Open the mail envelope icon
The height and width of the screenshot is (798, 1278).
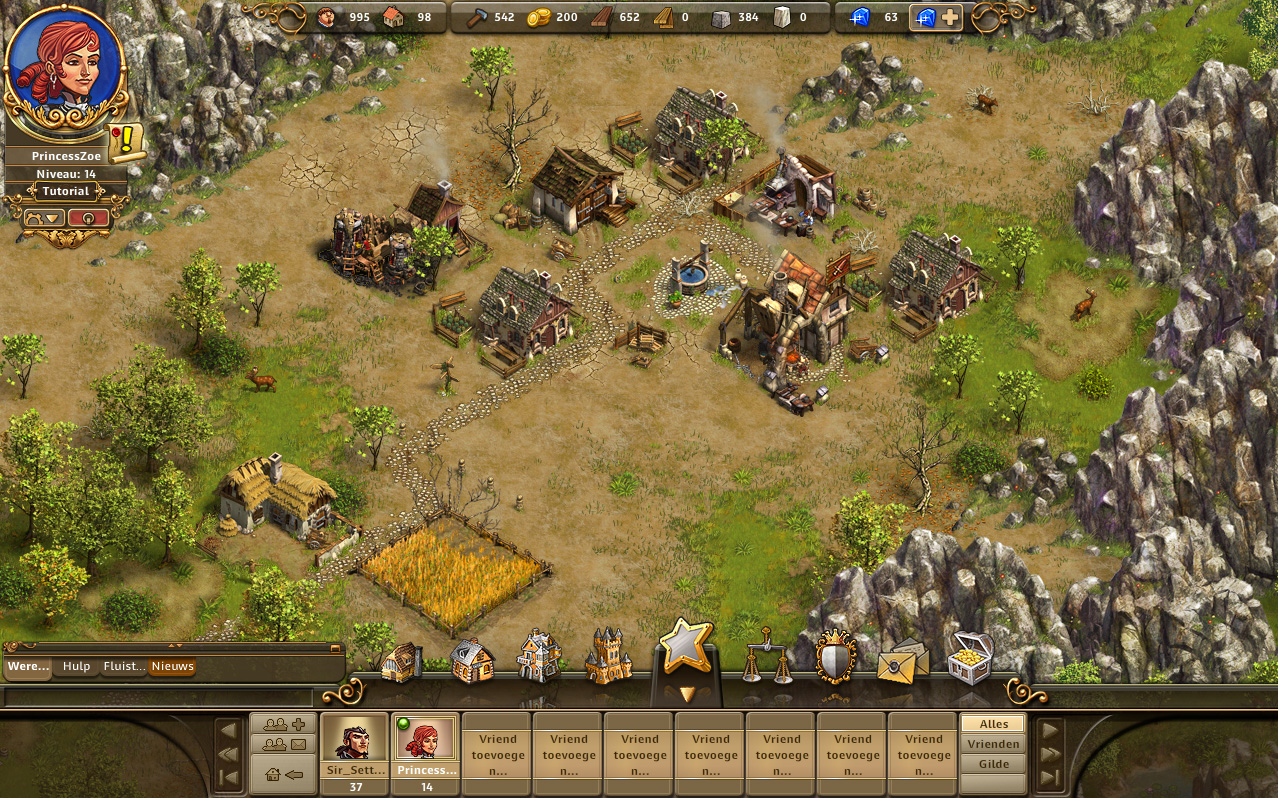(902, 661)
